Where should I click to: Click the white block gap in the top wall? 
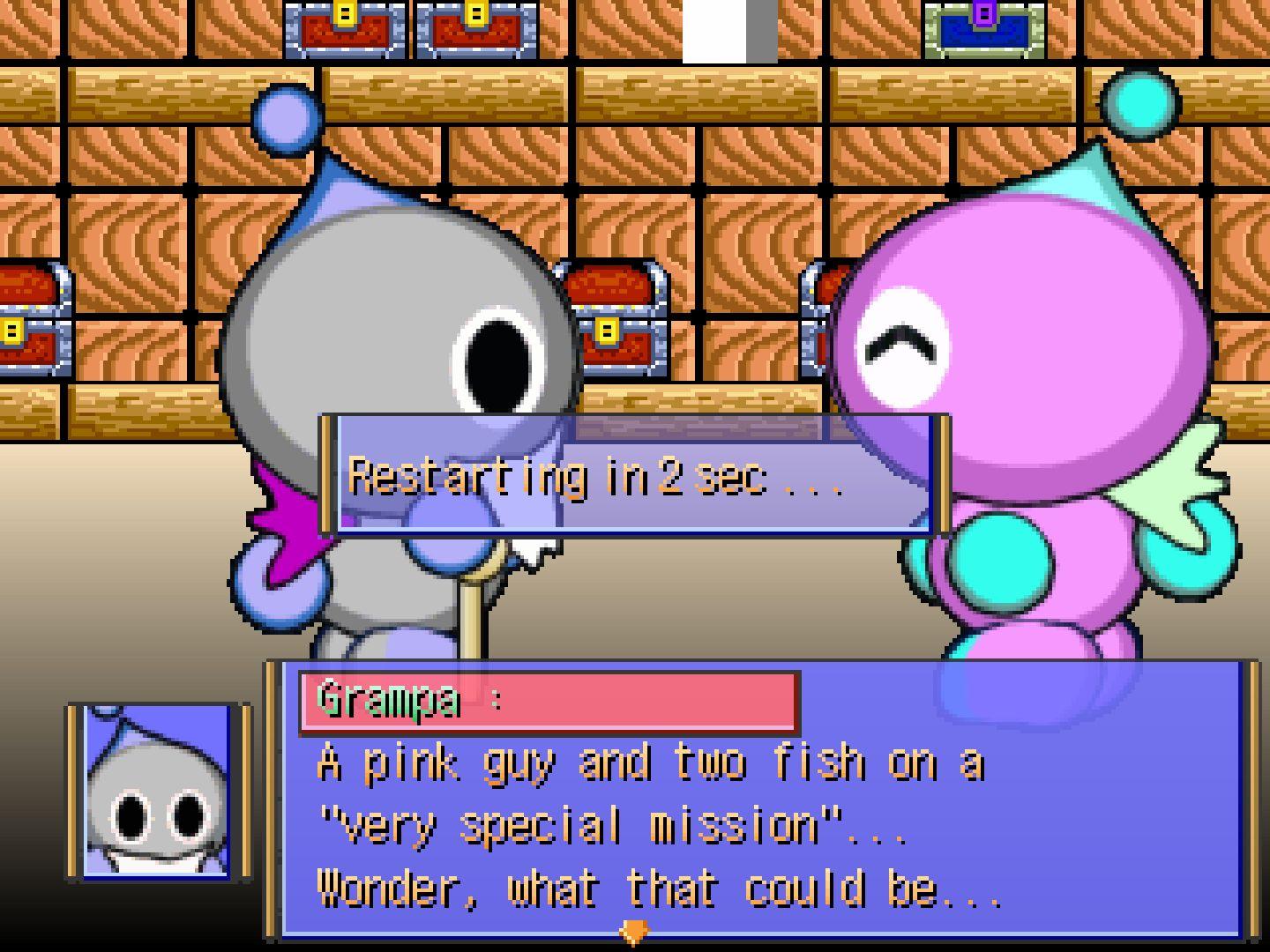(x=714, y=31)
